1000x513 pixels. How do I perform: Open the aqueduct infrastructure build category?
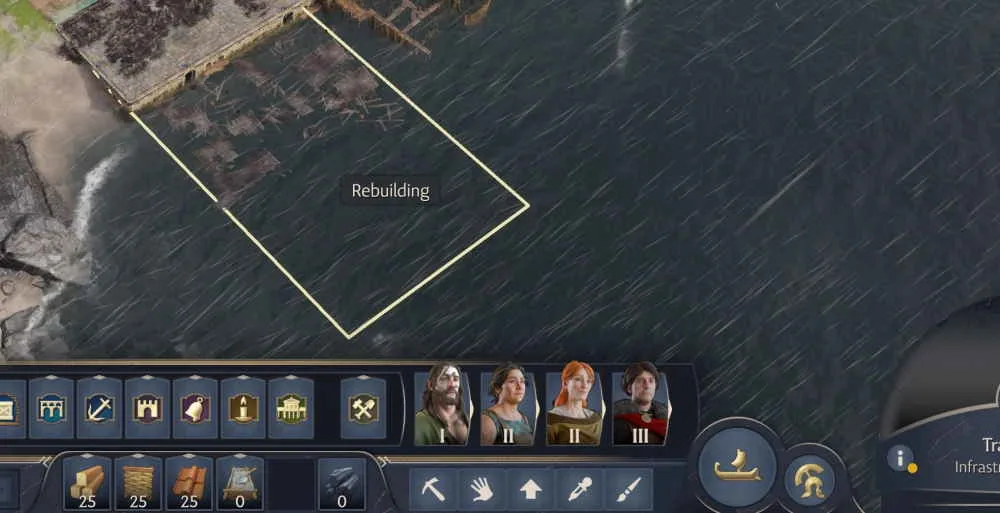pos(51,408)
